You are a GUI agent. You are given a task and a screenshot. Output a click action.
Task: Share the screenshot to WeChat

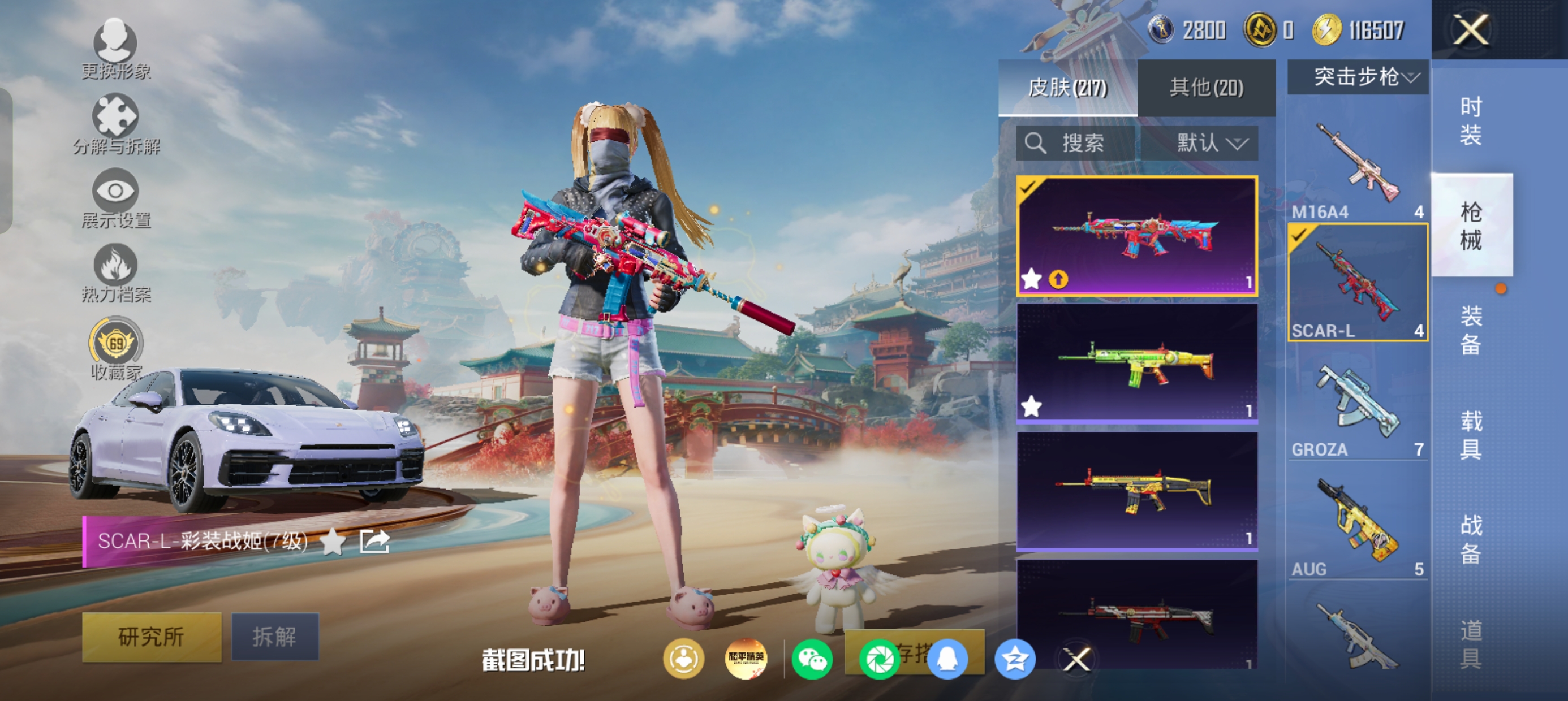(x=812, y=659)
